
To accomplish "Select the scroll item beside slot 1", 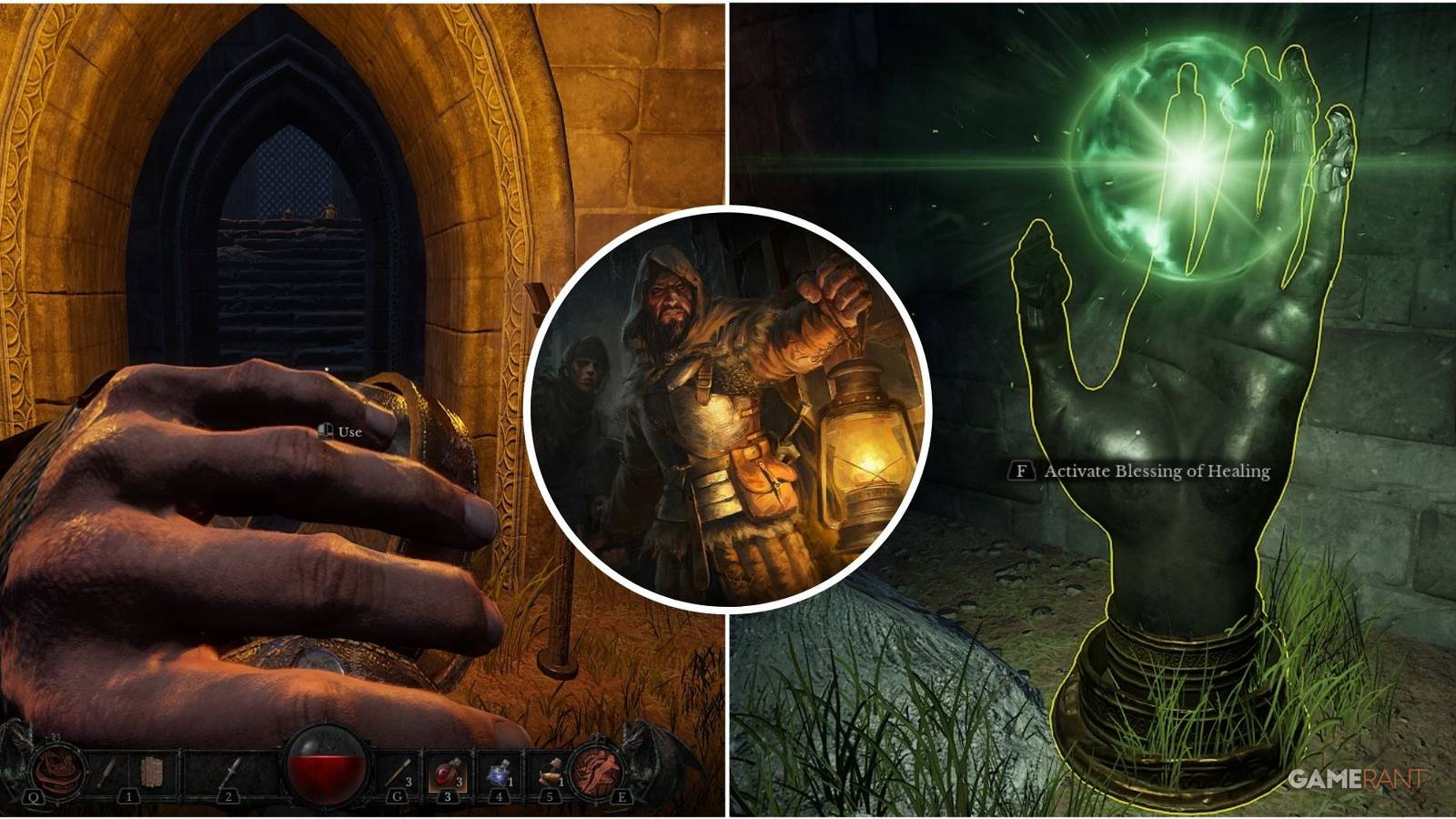I will pos(153,771).
